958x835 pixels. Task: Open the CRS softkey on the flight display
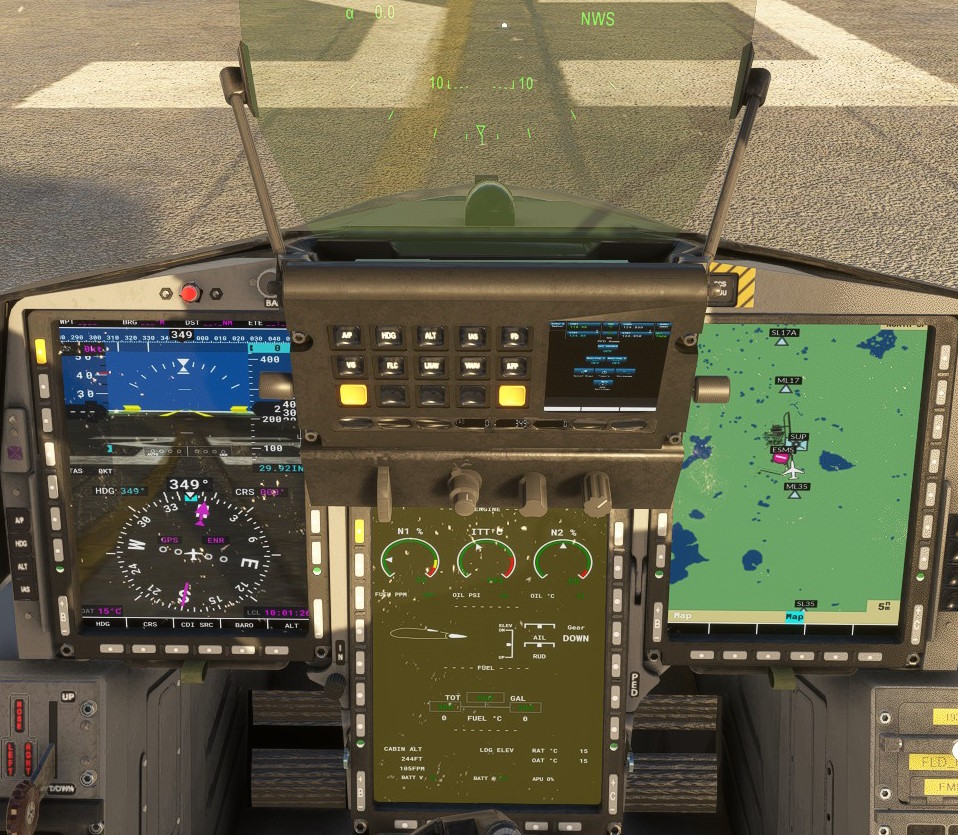pos(150,624)
